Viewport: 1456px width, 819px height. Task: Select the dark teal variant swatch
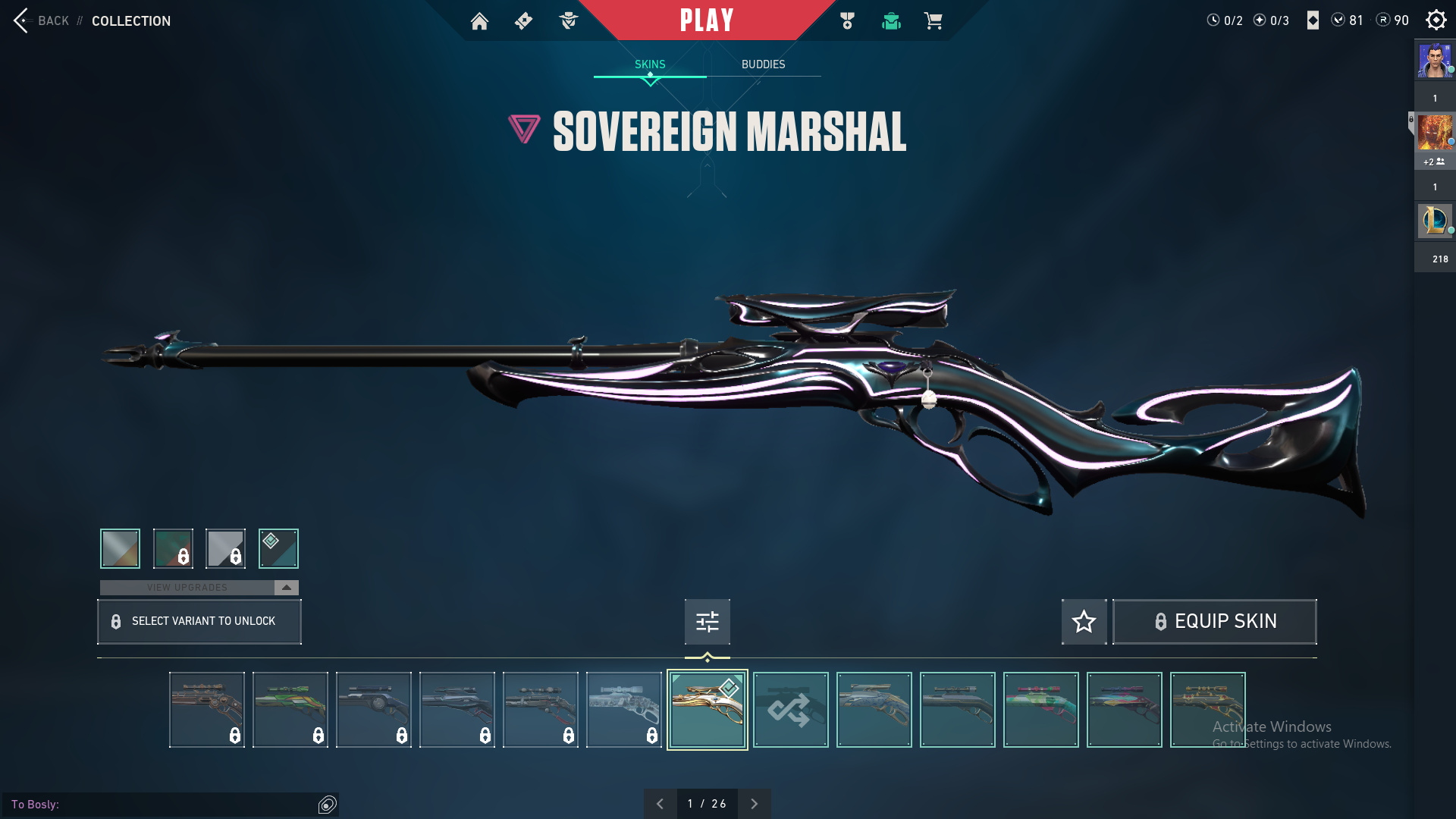tap(278, 548)
